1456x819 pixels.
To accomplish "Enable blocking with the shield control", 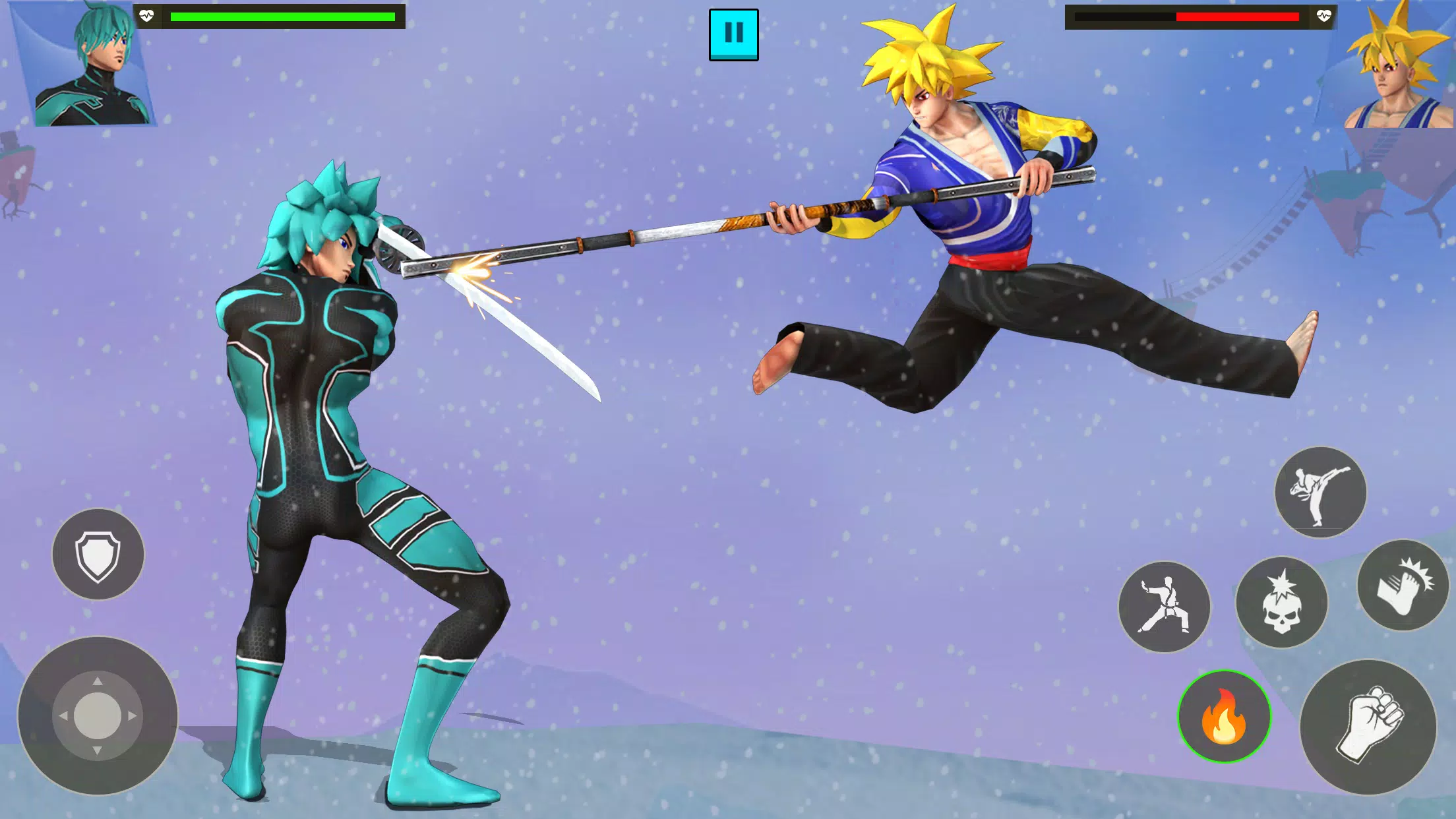I will (x=99, y=554).
